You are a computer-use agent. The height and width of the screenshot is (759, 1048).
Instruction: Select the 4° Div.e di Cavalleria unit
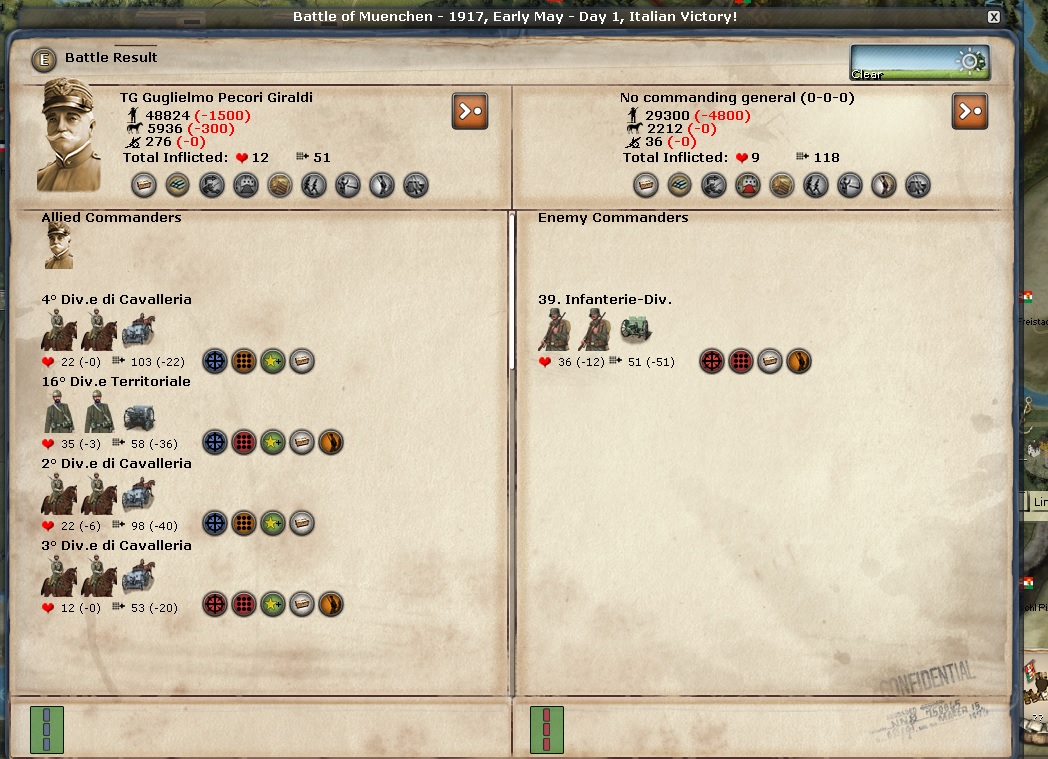click(x=116, y=299)
